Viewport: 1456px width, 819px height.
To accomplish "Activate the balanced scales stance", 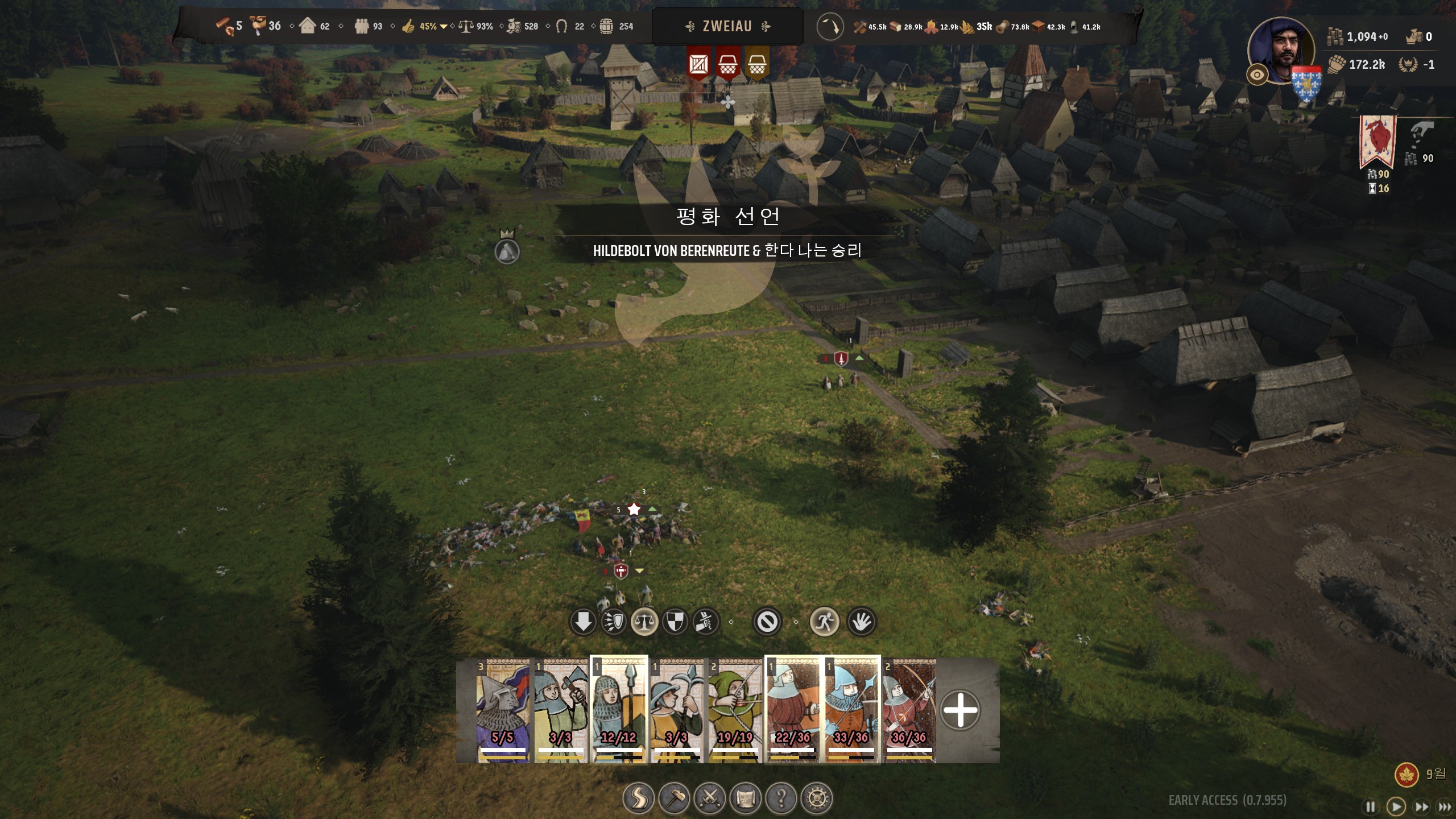I will [x=644, y=622].
